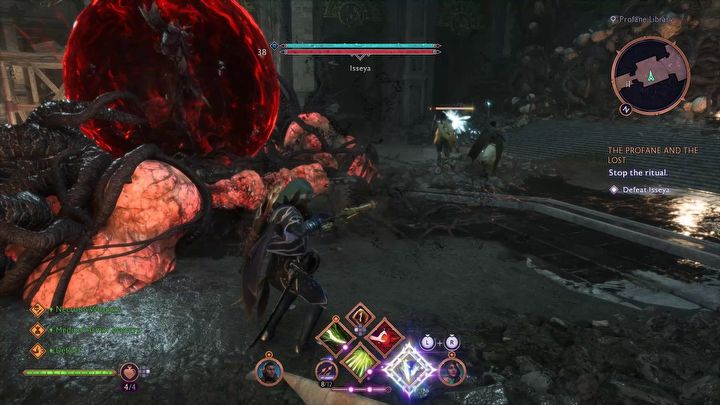This screenshot has width=720, height=405.
Task: Select the male companion portrait
Action: tap(268, 371)
